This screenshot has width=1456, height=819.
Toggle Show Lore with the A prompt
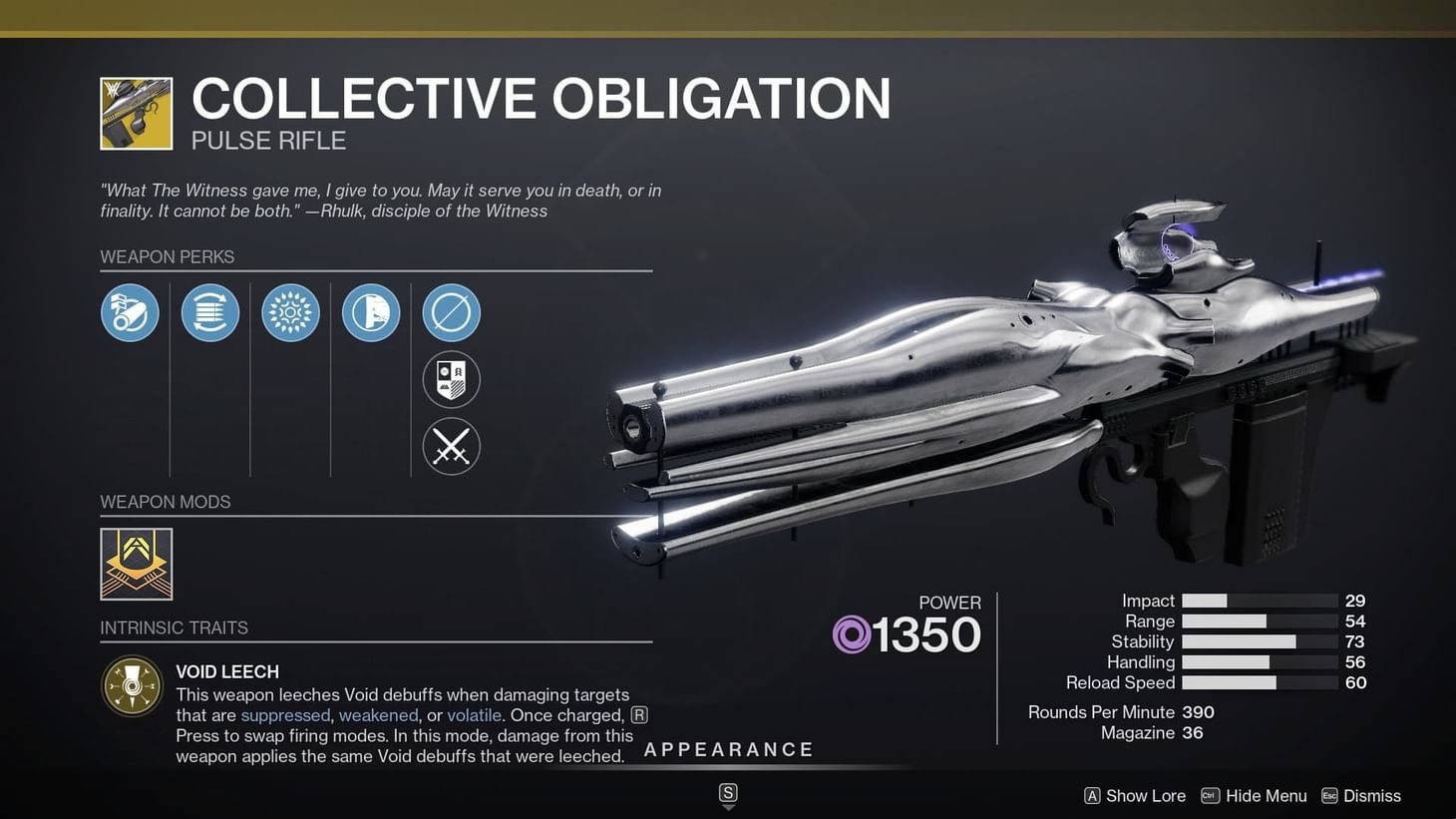coord(1134,795)
